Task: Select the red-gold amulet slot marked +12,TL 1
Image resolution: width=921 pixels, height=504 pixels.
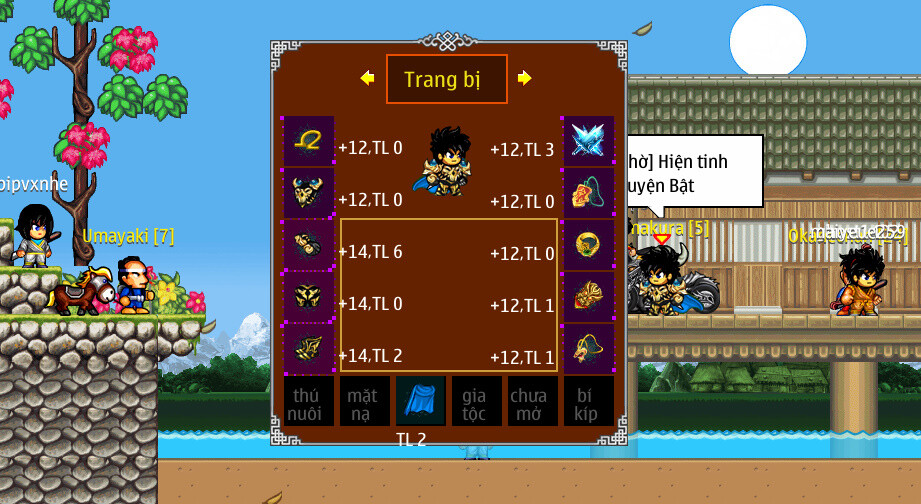Action: pyautogui.click(x=587, y=297)
